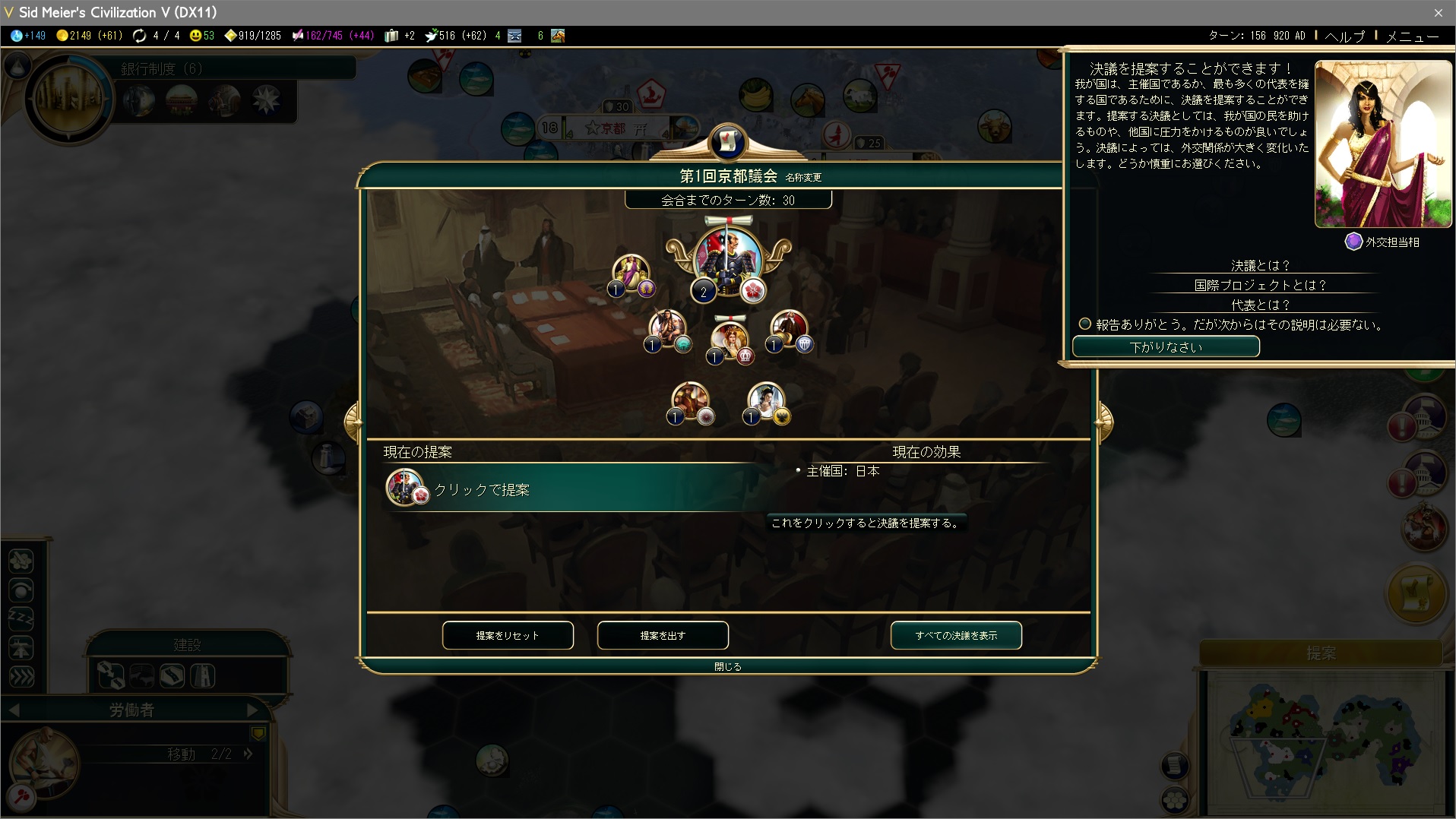Close the congress window via 閉じる

click(x=727, y=666)
